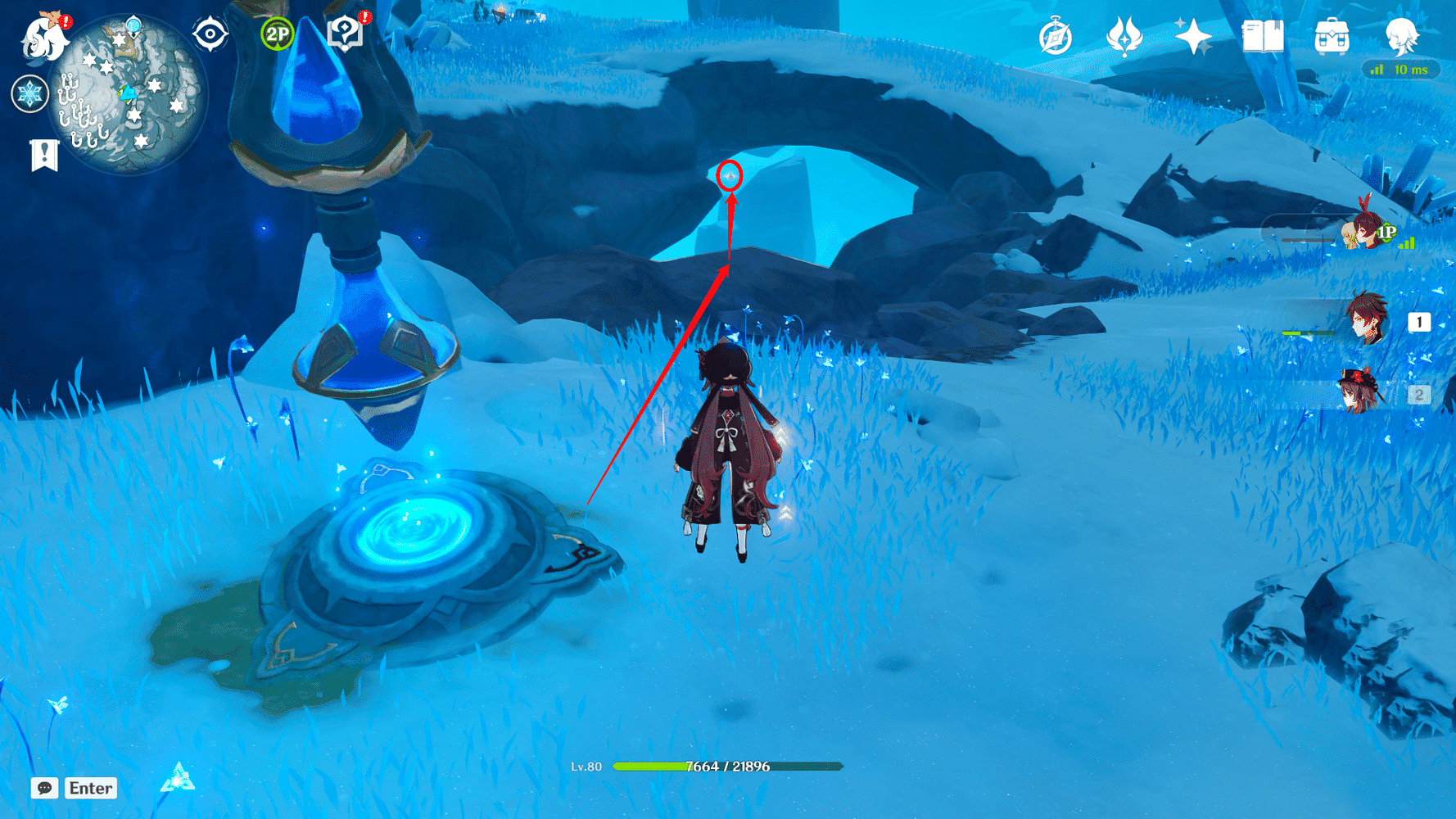Image resolution: width=1456 pixels, height=819 pixels.
Task: Open the Adventurer Handbook
Action: [1264, 36]
